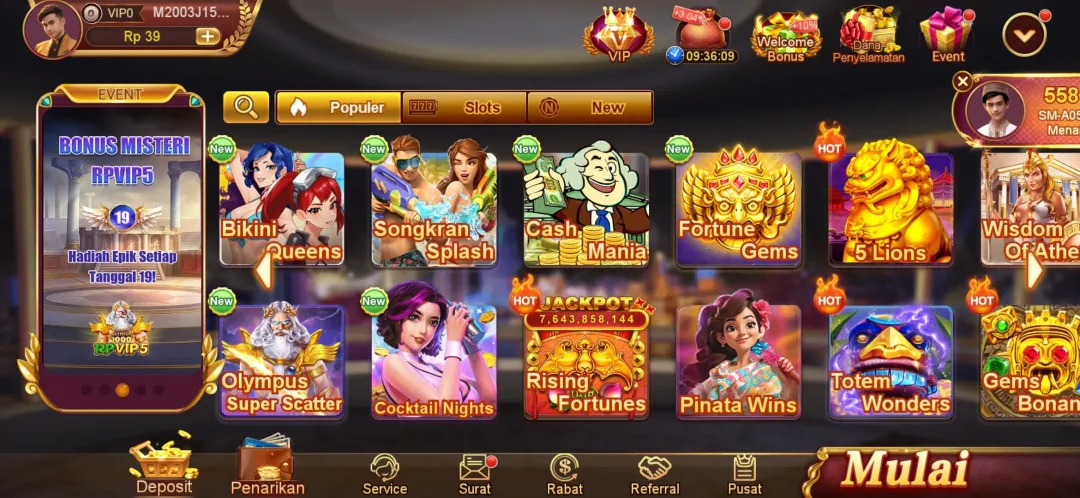
Task: Launch the Fortune Gems game
Action: pyautogui.click(x=738, y=209)
